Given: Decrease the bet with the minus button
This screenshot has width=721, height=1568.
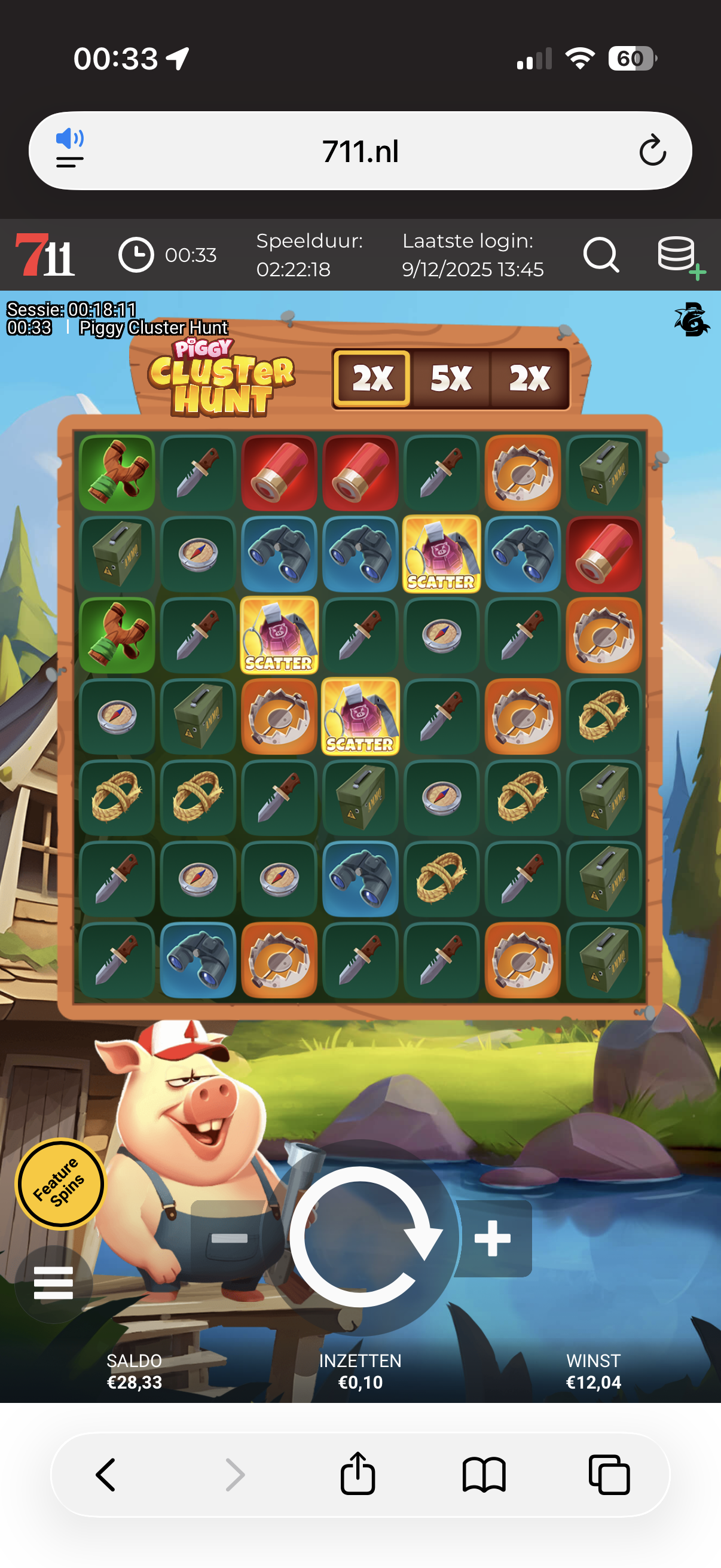Looking at the screenshot, I should [230, 1238].
